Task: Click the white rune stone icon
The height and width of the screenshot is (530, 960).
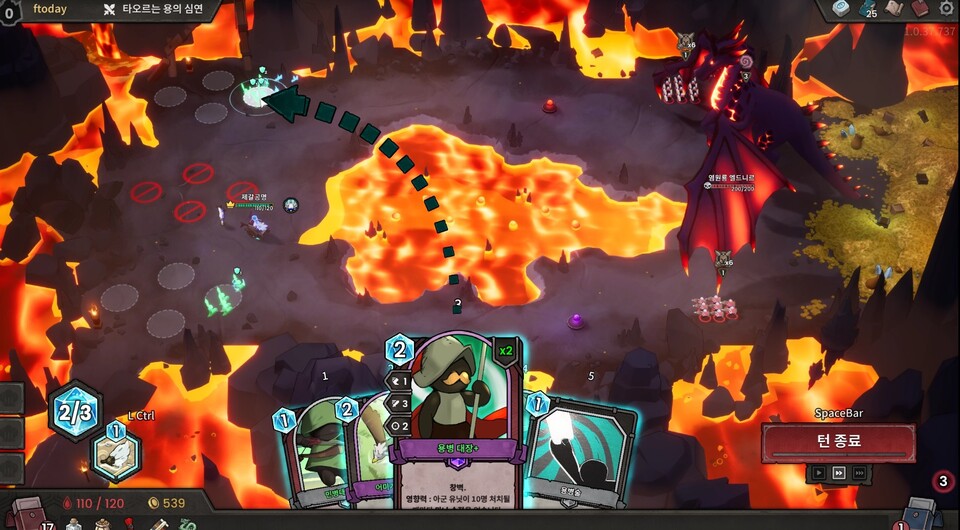Action: click(x=841, y=9)
